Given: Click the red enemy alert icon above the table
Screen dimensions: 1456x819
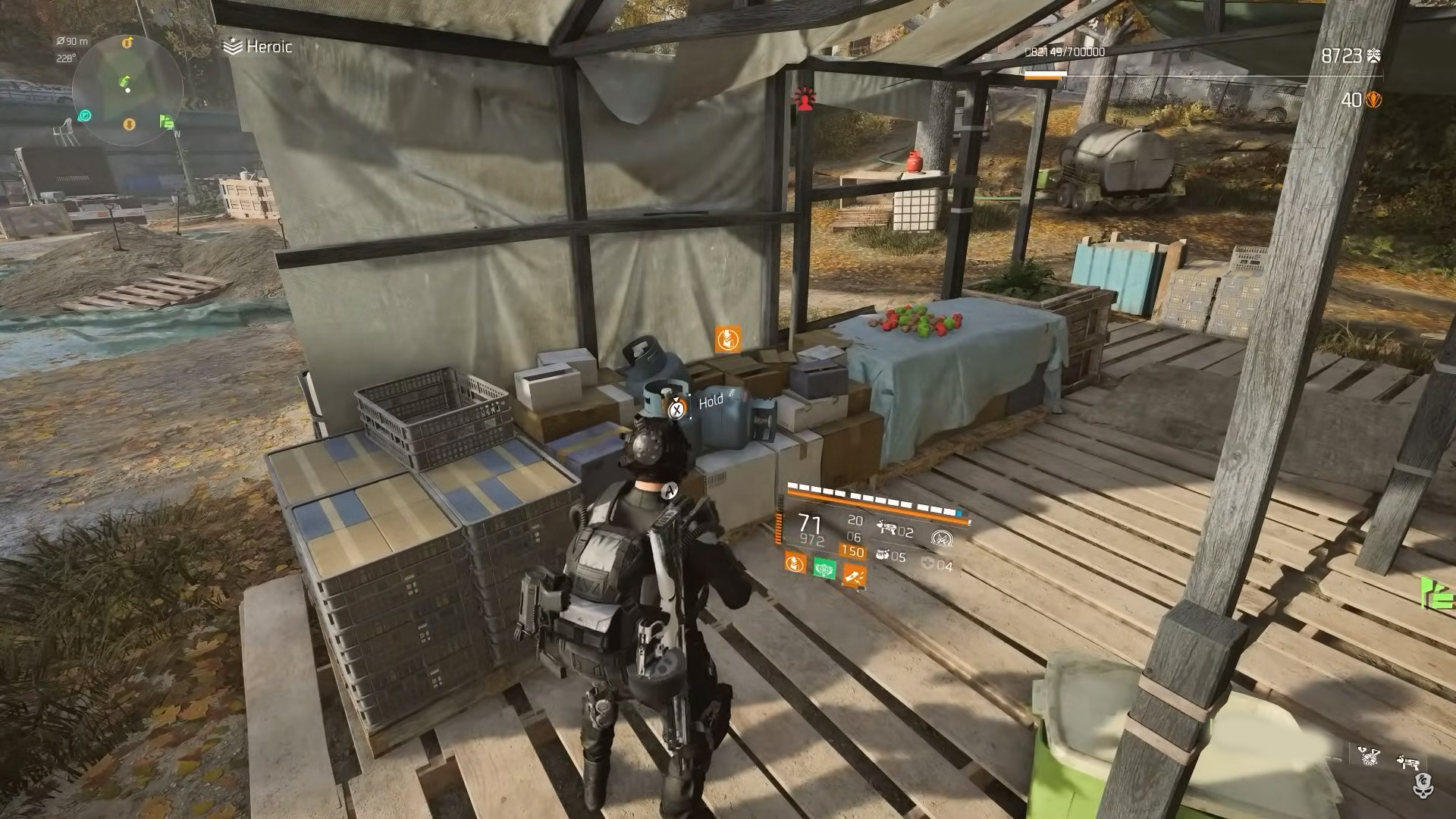Looking at the screenshot, I should 804,97.
